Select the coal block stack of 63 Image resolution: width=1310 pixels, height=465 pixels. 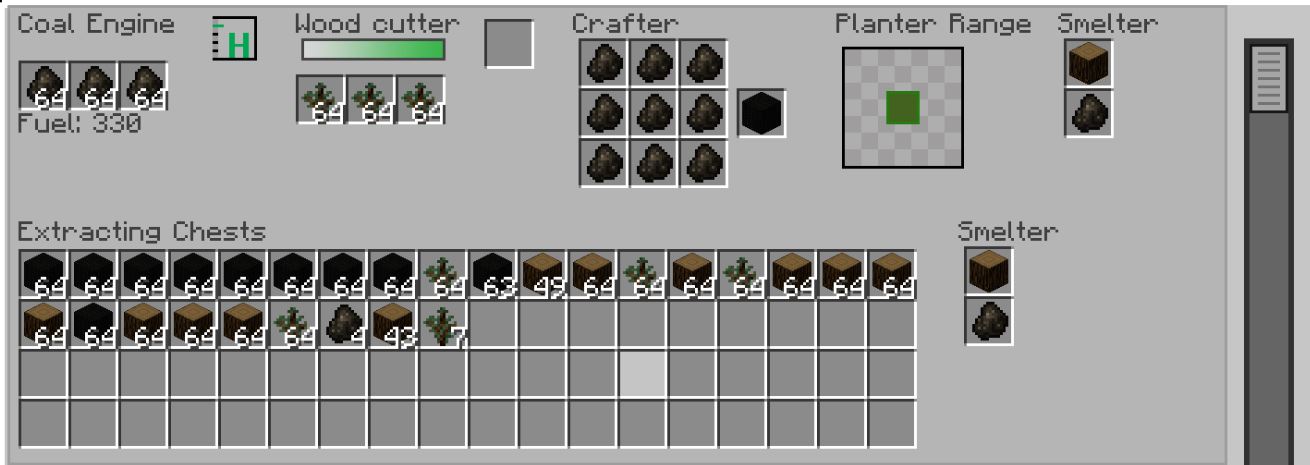click(493, 275)
